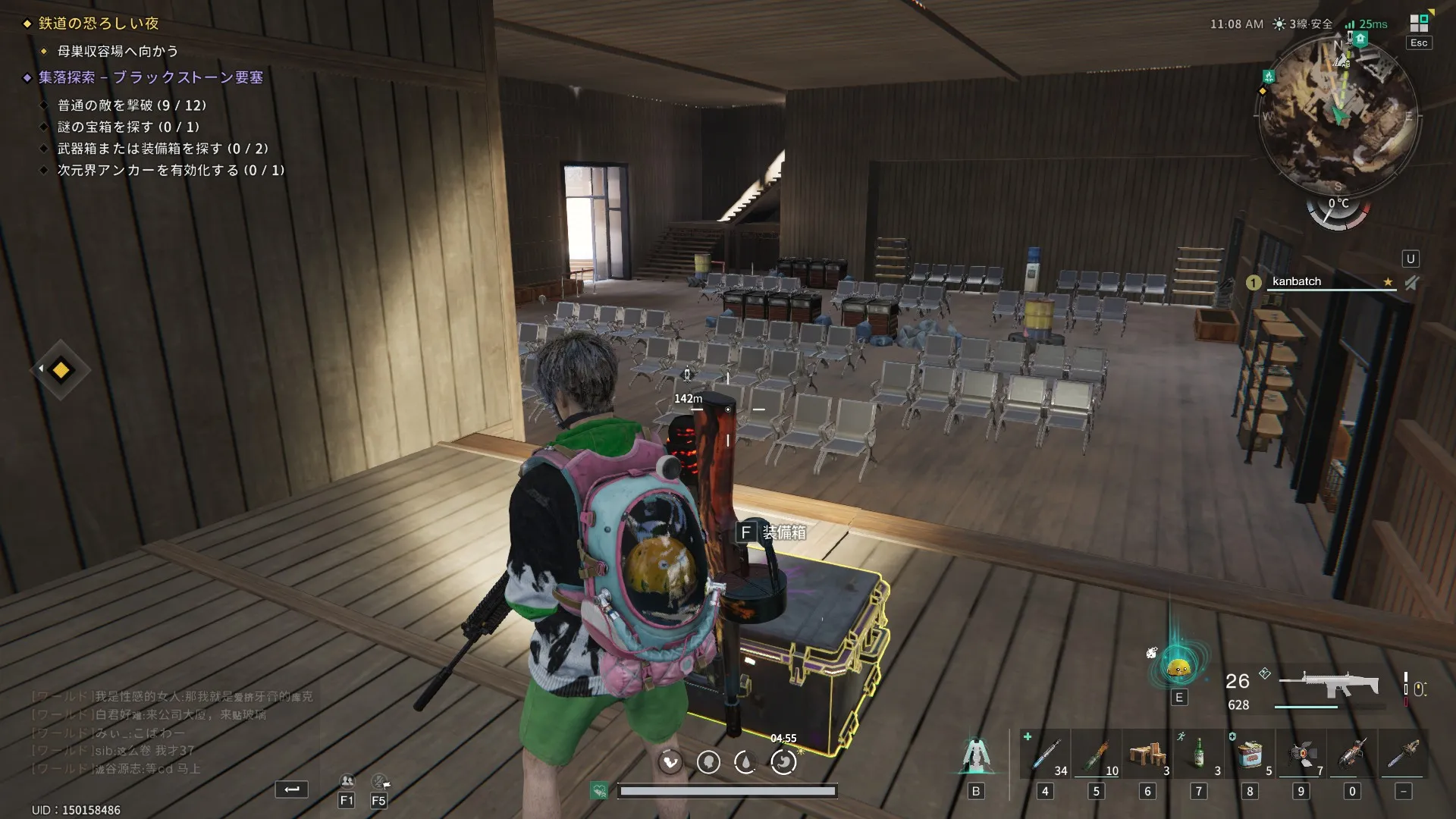The width and height of the screenshot is (1456, 819).
Task: Toggle the muted voice flag icon
Action: pos(379,781)
